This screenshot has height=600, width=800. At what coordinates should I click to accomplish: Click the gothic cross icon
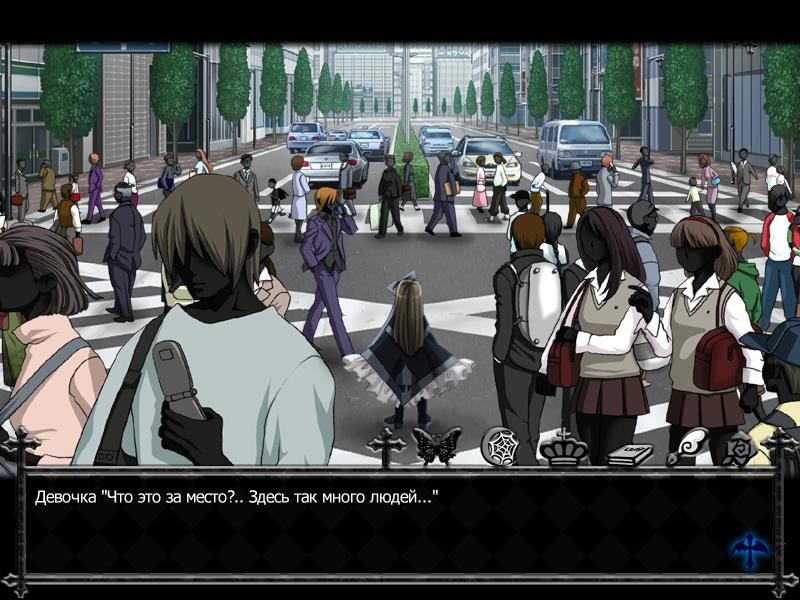point(386,447)
